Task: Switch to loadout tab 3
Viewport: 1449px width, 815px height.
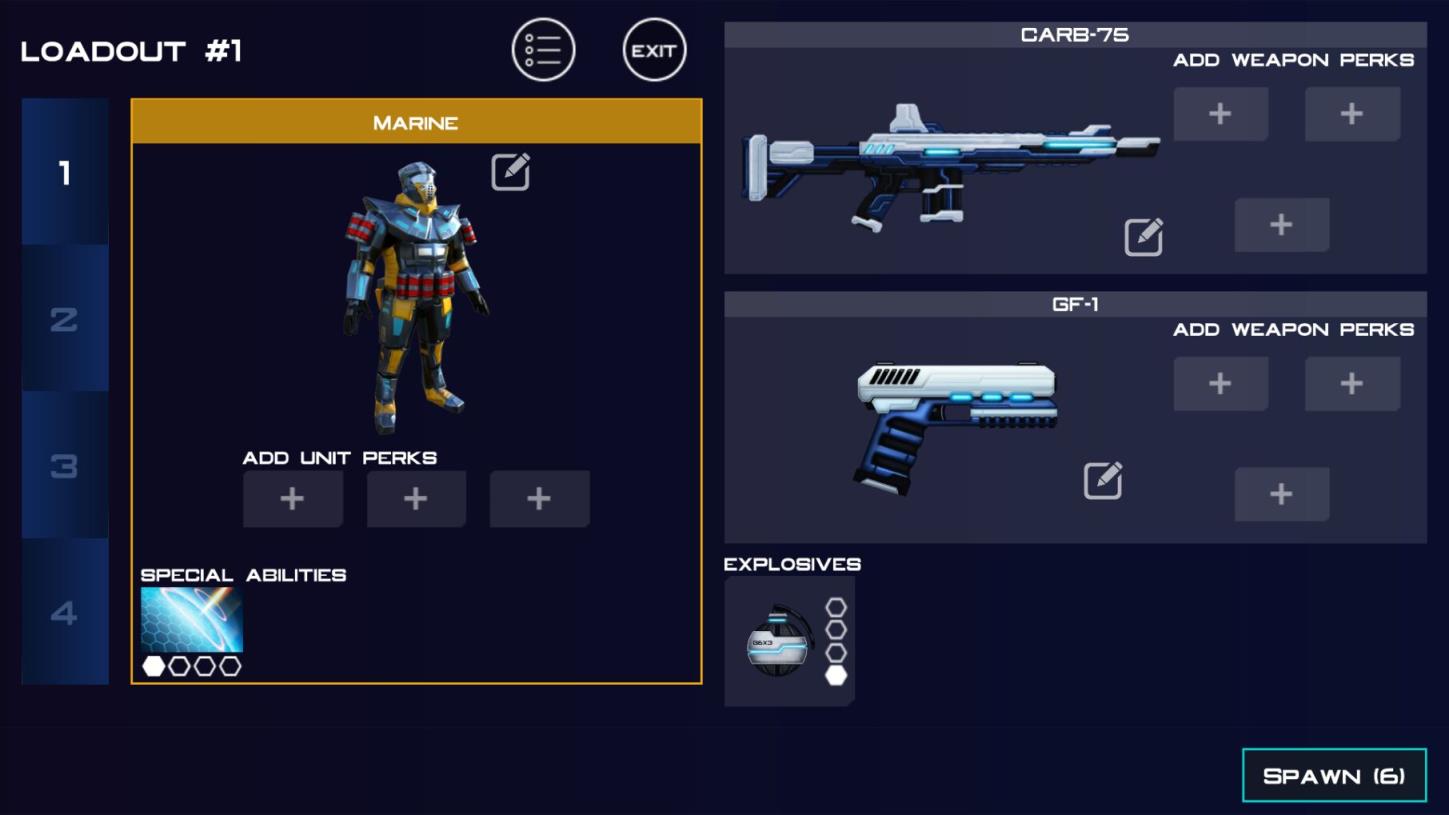Action: [x=64, y=465]
